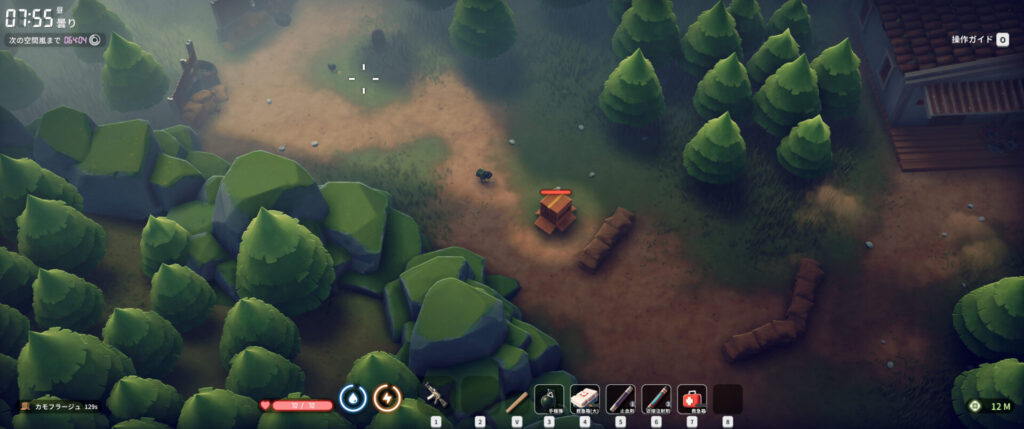
Task: Pick the red first-aid kit slot
Action: (x=692, y=399)
